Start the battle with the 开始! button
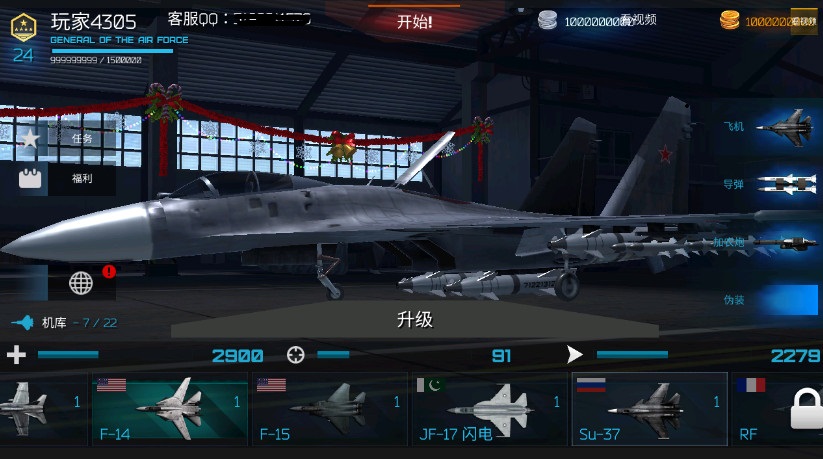The image size is (823, 459). [414, 21]
